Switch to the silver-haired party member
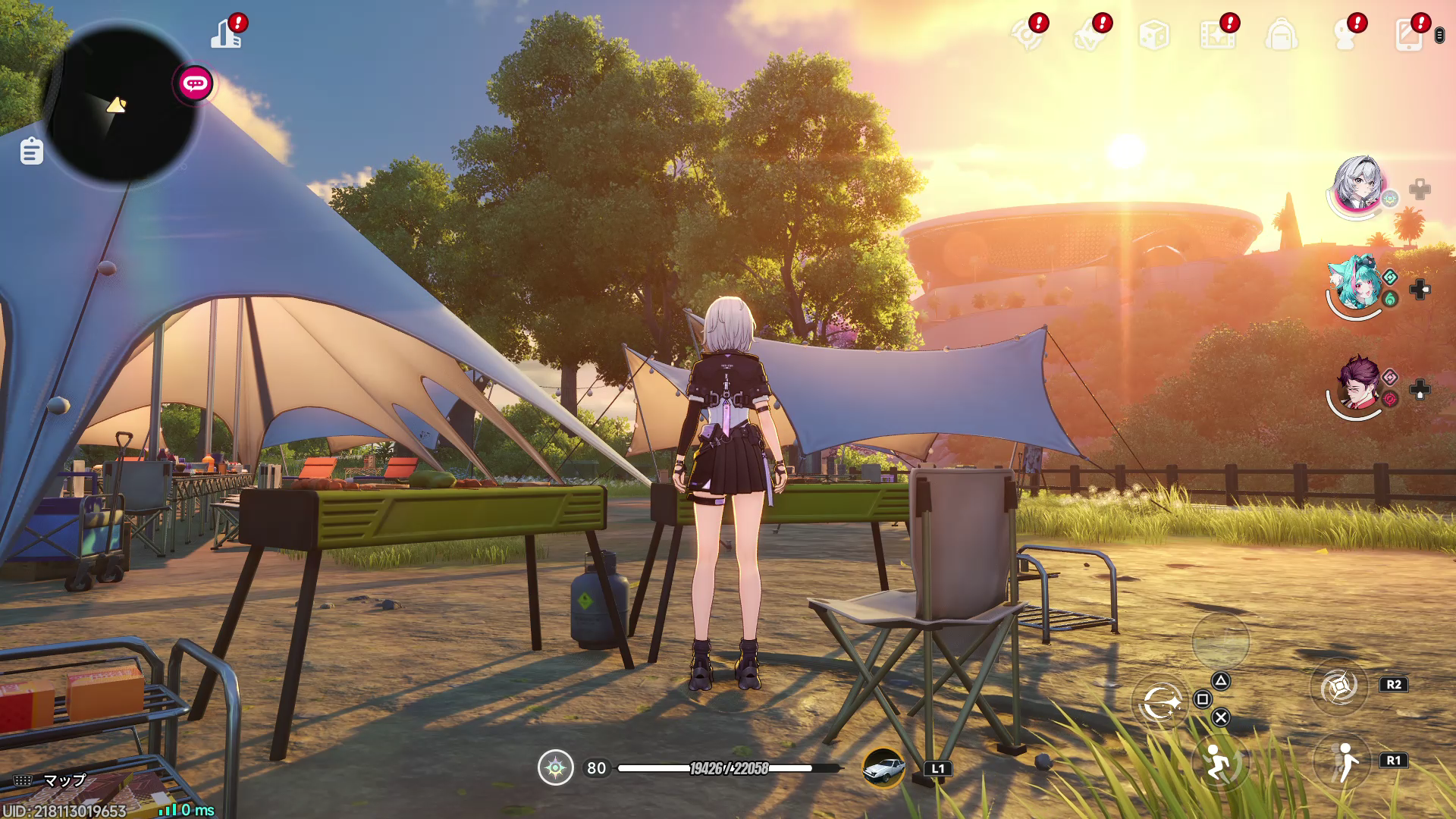Image resolution: width=1456 pixels, height=819 pixels. pyautogui.click(x=1357, y=184)
